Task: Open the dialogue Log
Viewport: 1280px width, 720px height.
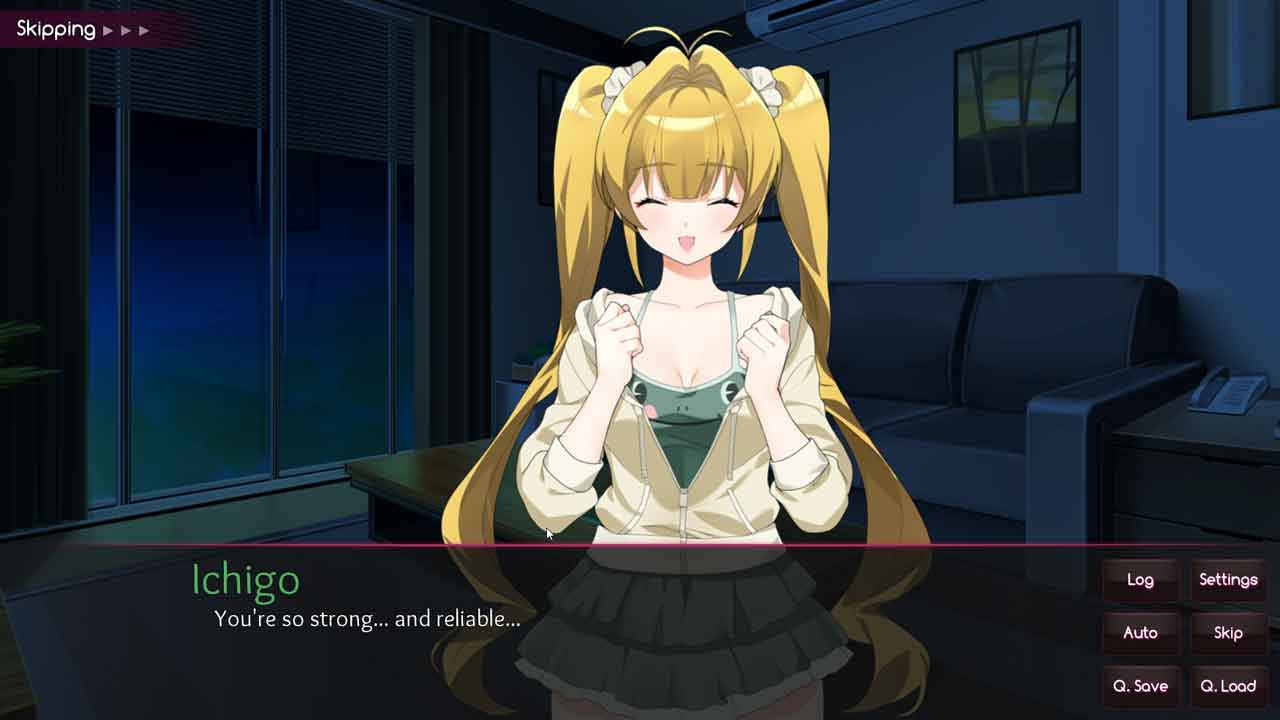Action: point(1140,580)
